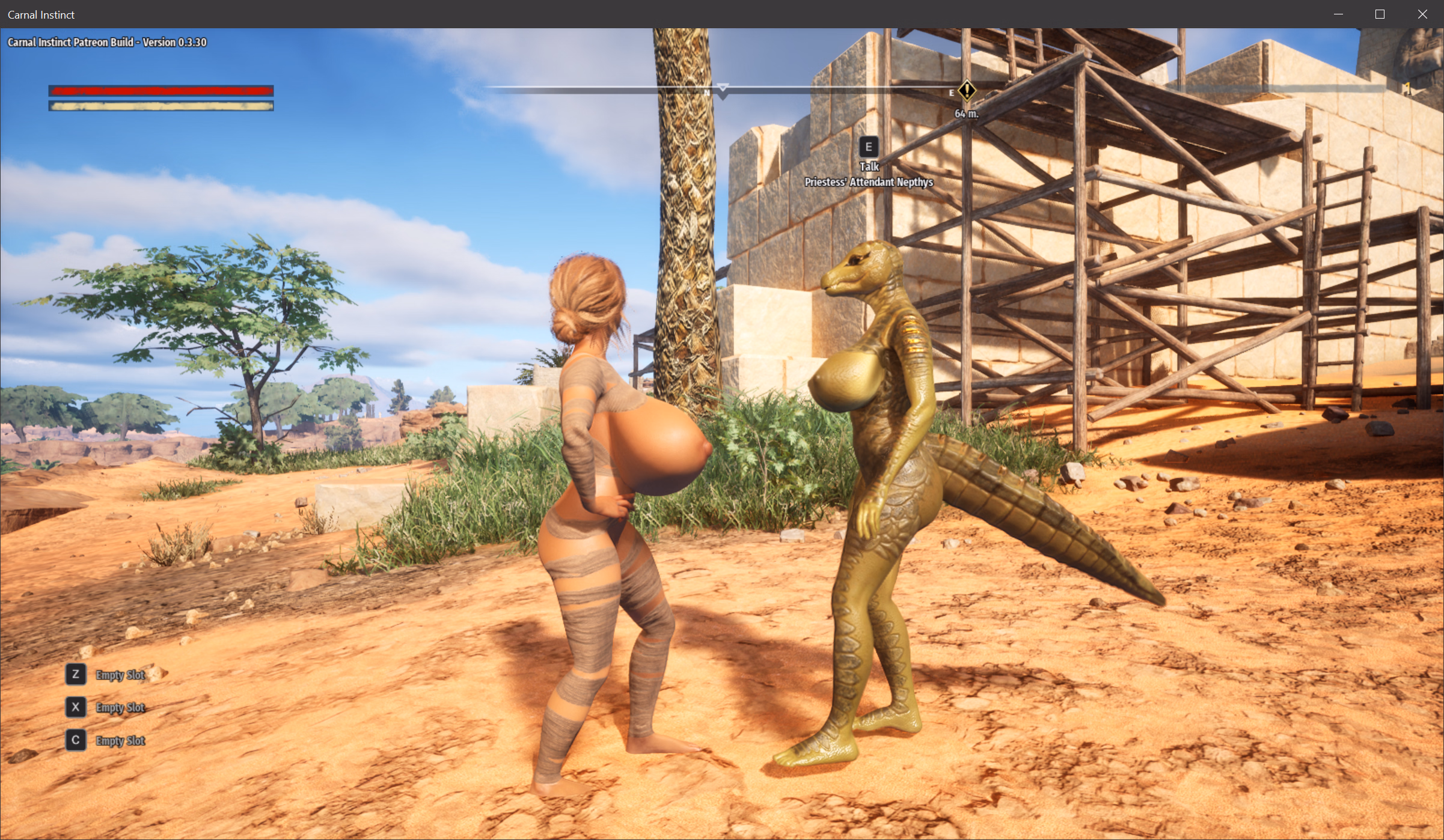1444x840 pixels.
Task: Maximize the game window
Action: (1380, 14)
